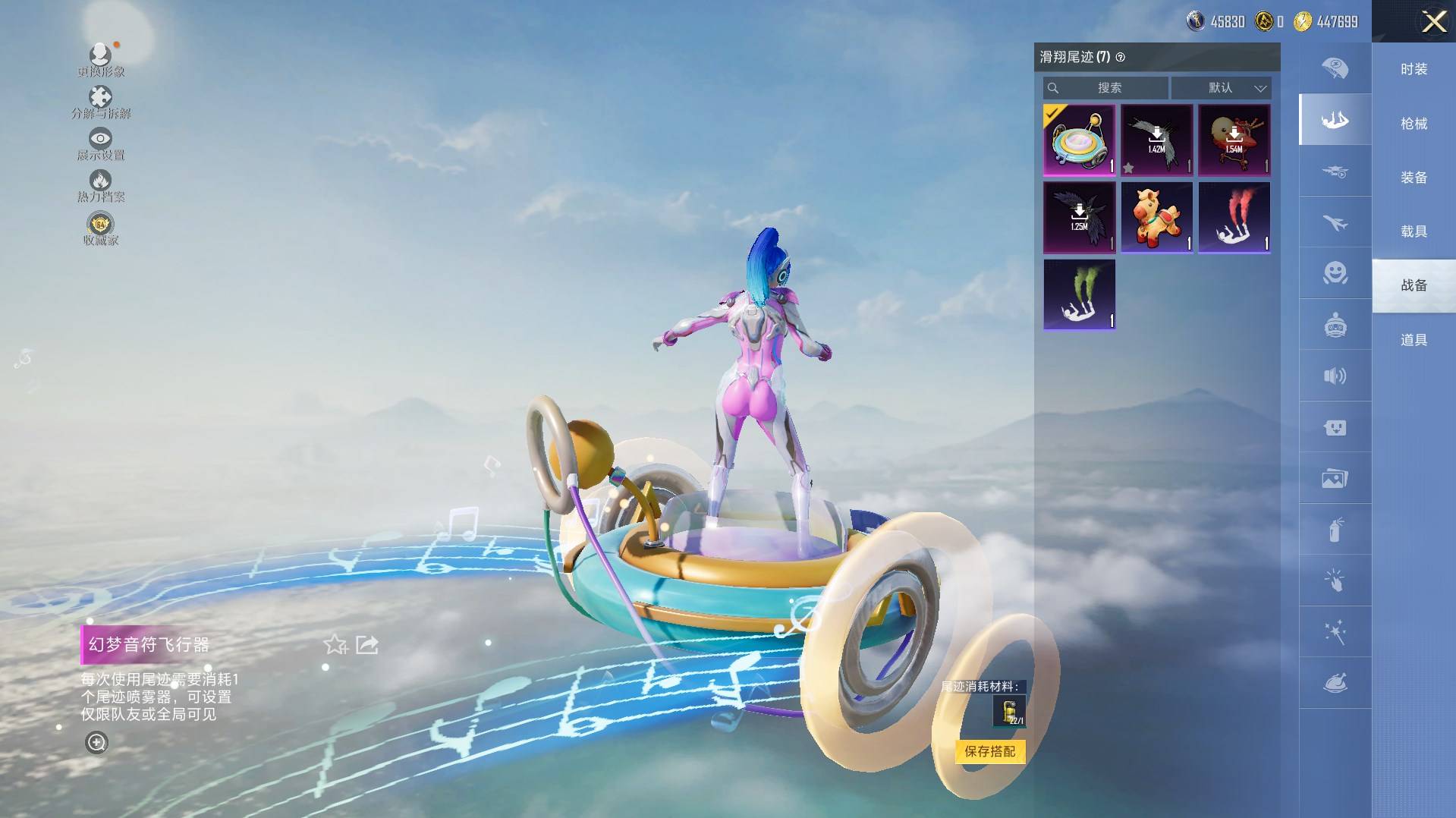Image resolution: width=1456 pixels, height=818 pixels.
Task: Favorite the item with the star icon
Action: pyautogui.click(x=335, y=645)
